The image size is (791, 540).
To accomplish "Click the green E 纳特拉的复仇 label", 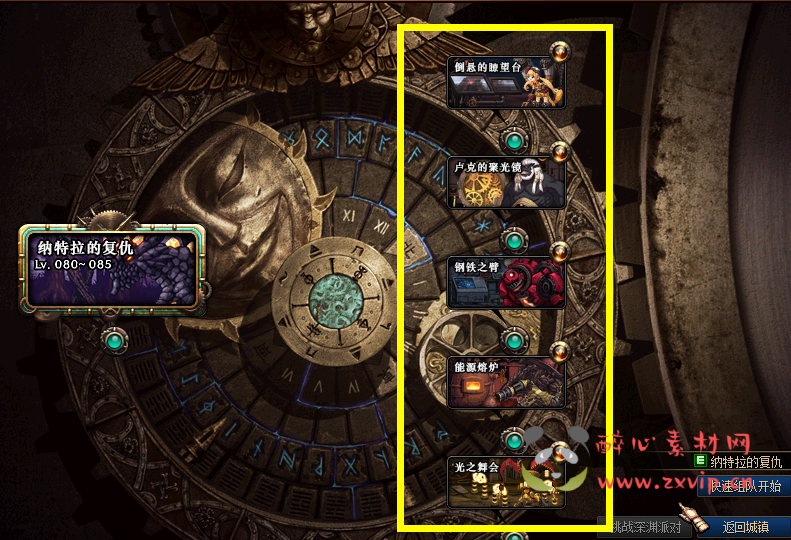I will coord(739,462).
